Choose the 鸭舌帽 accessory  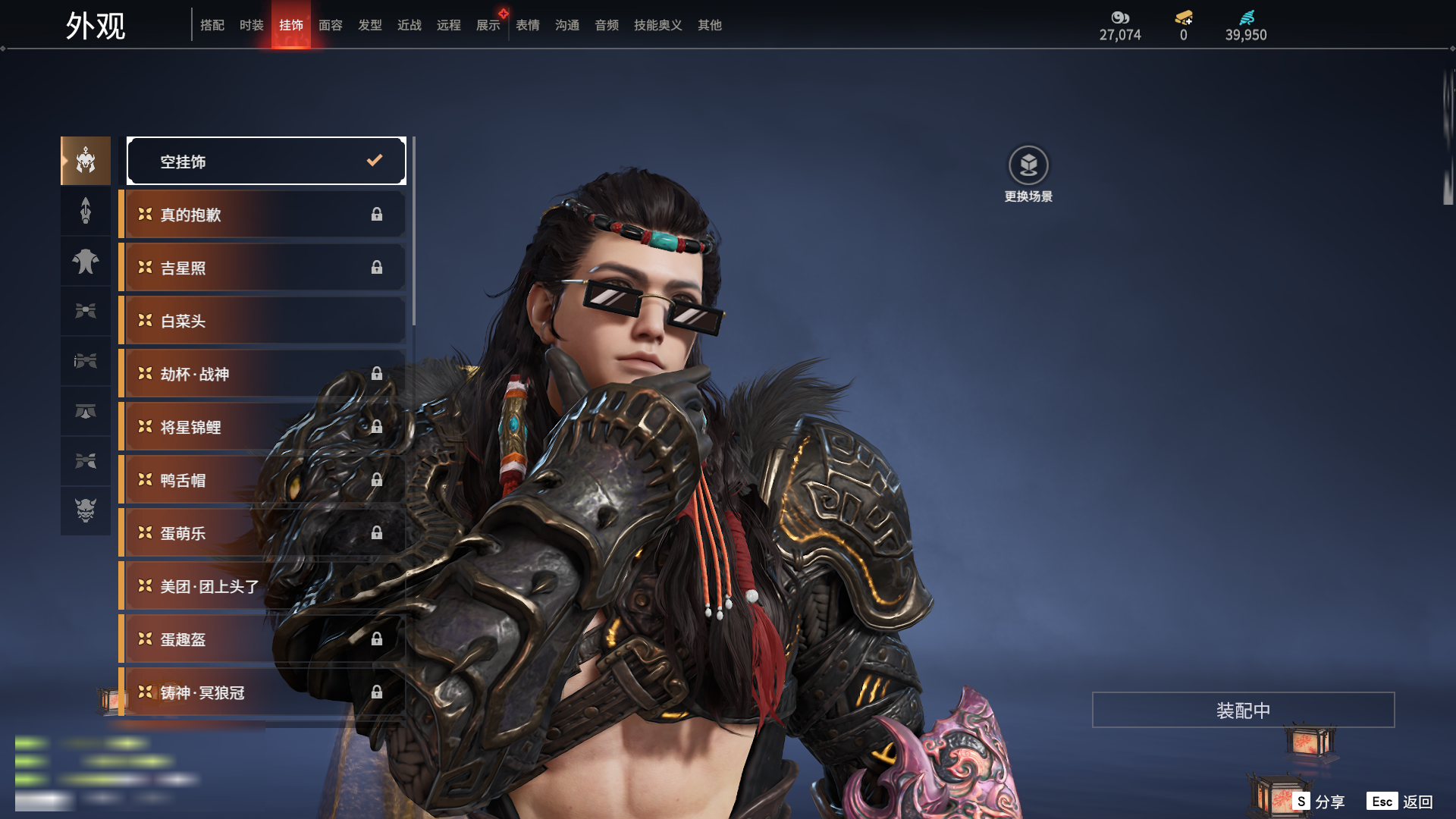[x=262, y=480]
